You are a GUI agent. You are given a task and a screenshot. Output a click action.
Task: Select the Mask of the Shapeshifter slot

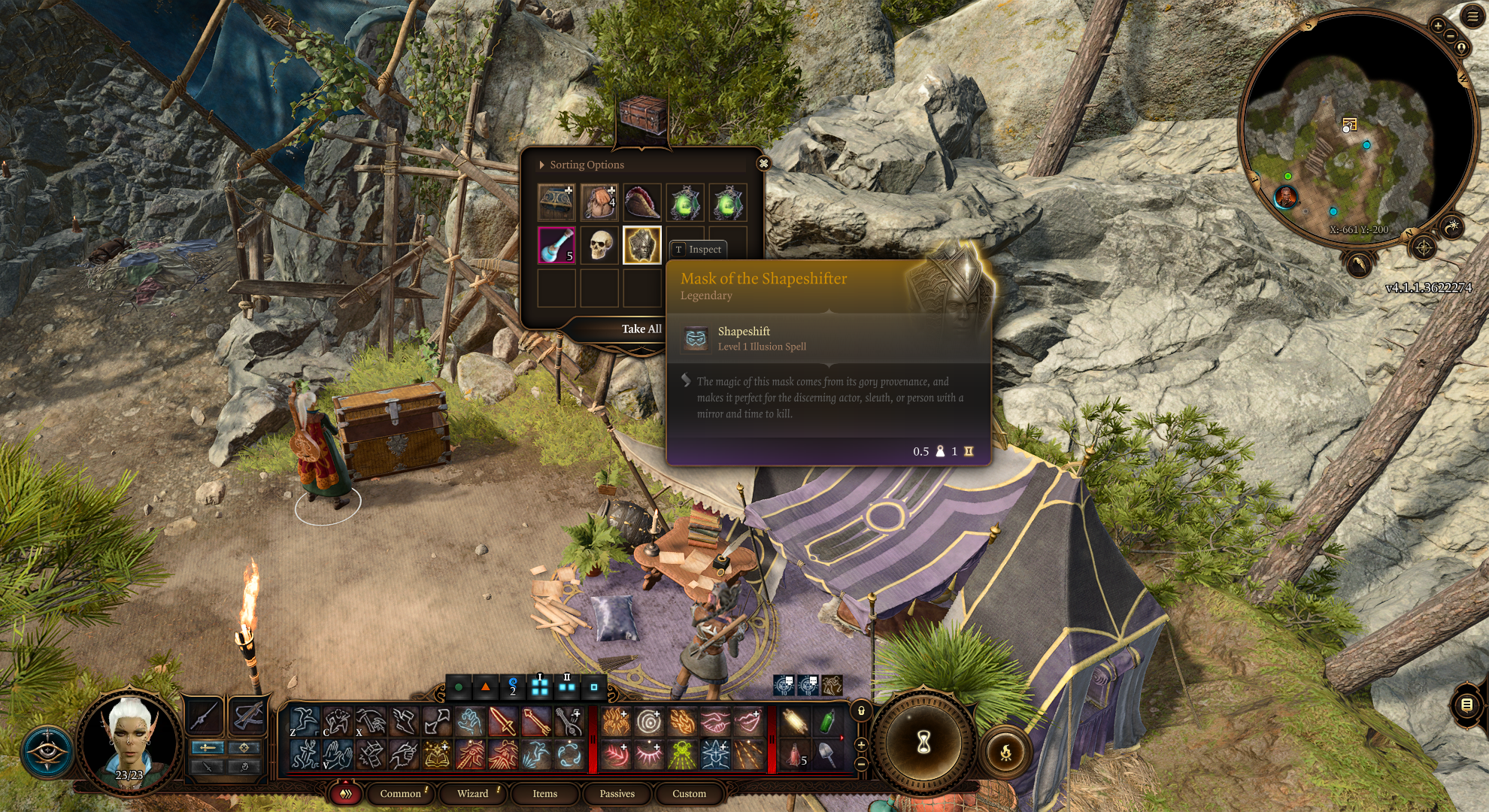pos(641,245)
